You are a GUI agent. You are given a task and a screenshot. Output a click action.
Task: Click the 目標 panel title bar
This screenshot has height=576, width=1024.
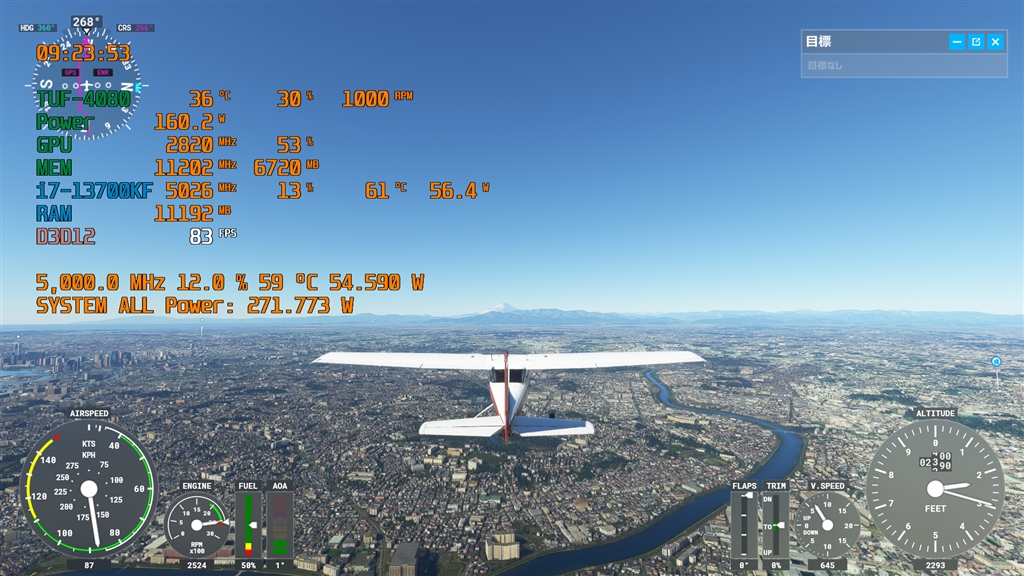tap(870, 42)
